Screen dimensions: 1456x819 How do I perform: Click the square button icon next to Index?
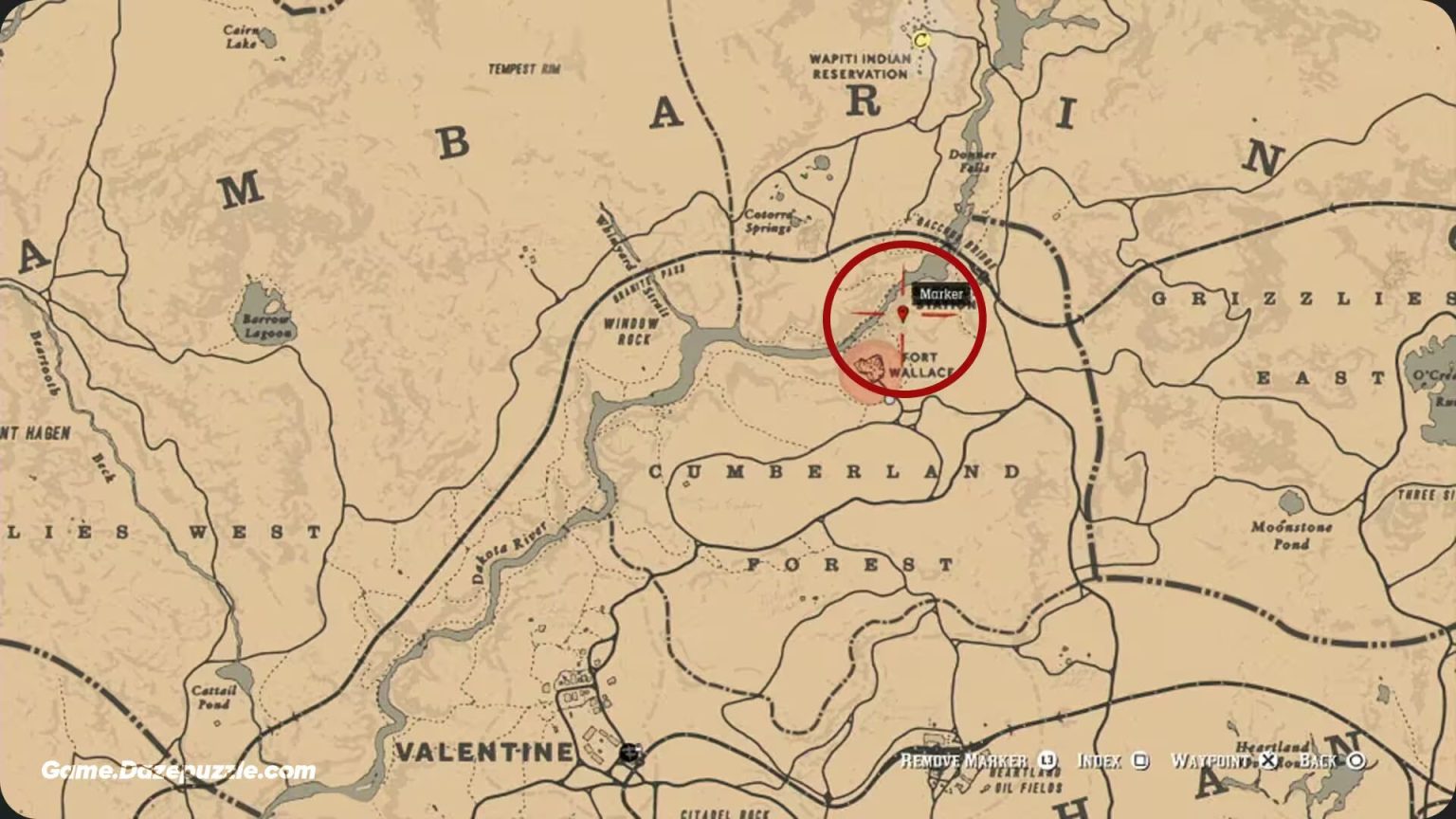(x=1140, y=760)
